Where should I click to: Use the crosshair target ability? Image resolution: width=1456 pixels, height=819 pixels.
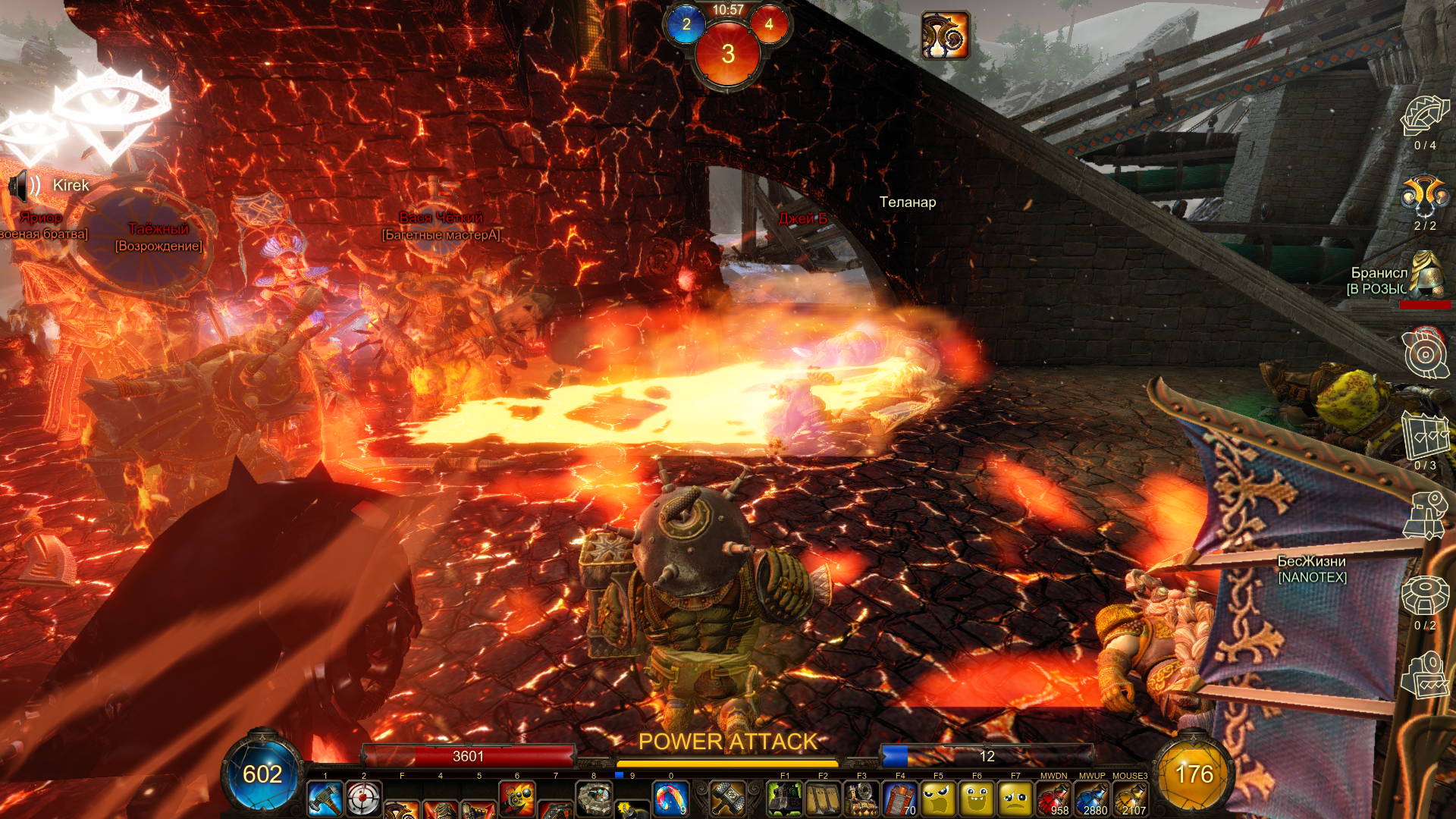[x=364, y=799]
